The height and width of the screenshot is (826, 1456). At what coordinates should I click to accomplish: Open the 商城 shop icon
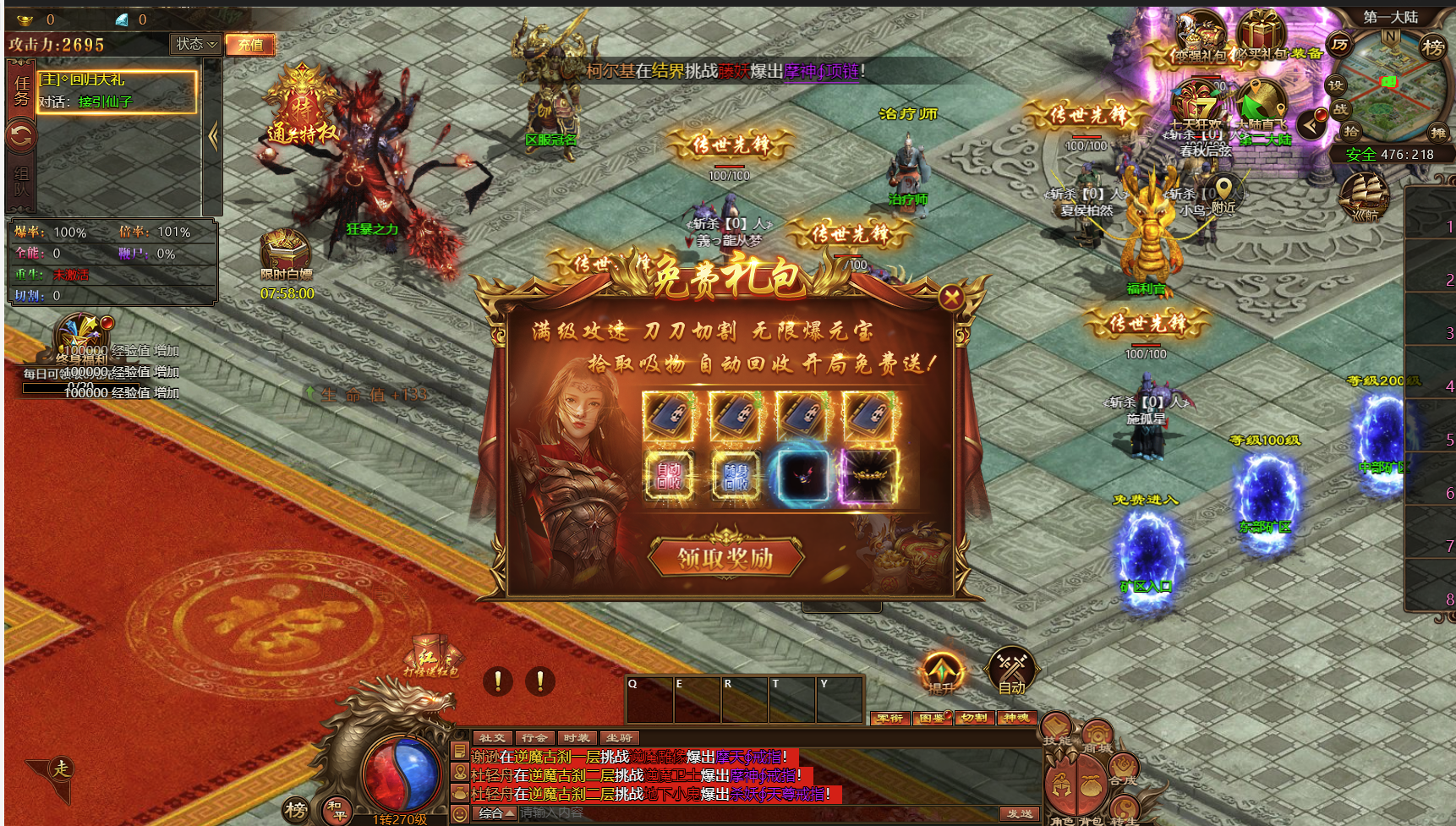coord(1097,736)
